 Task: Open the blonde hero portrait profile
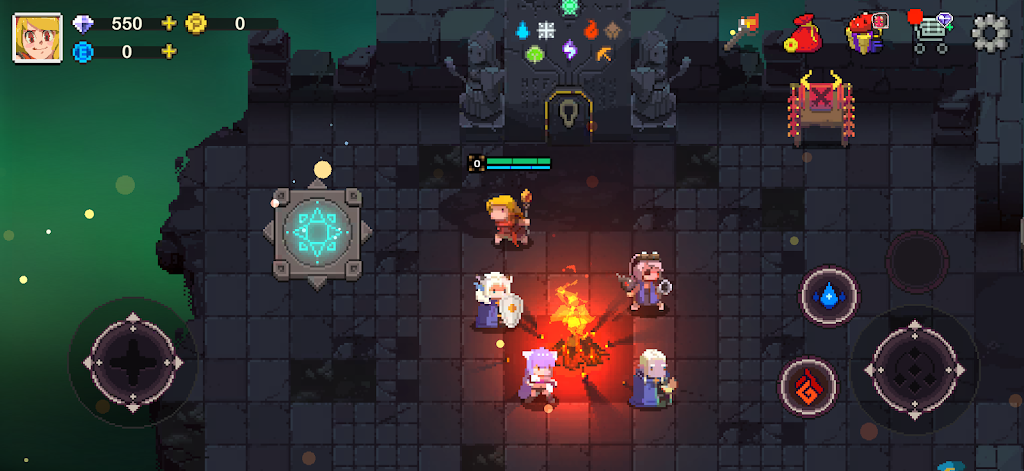(38, 38)
